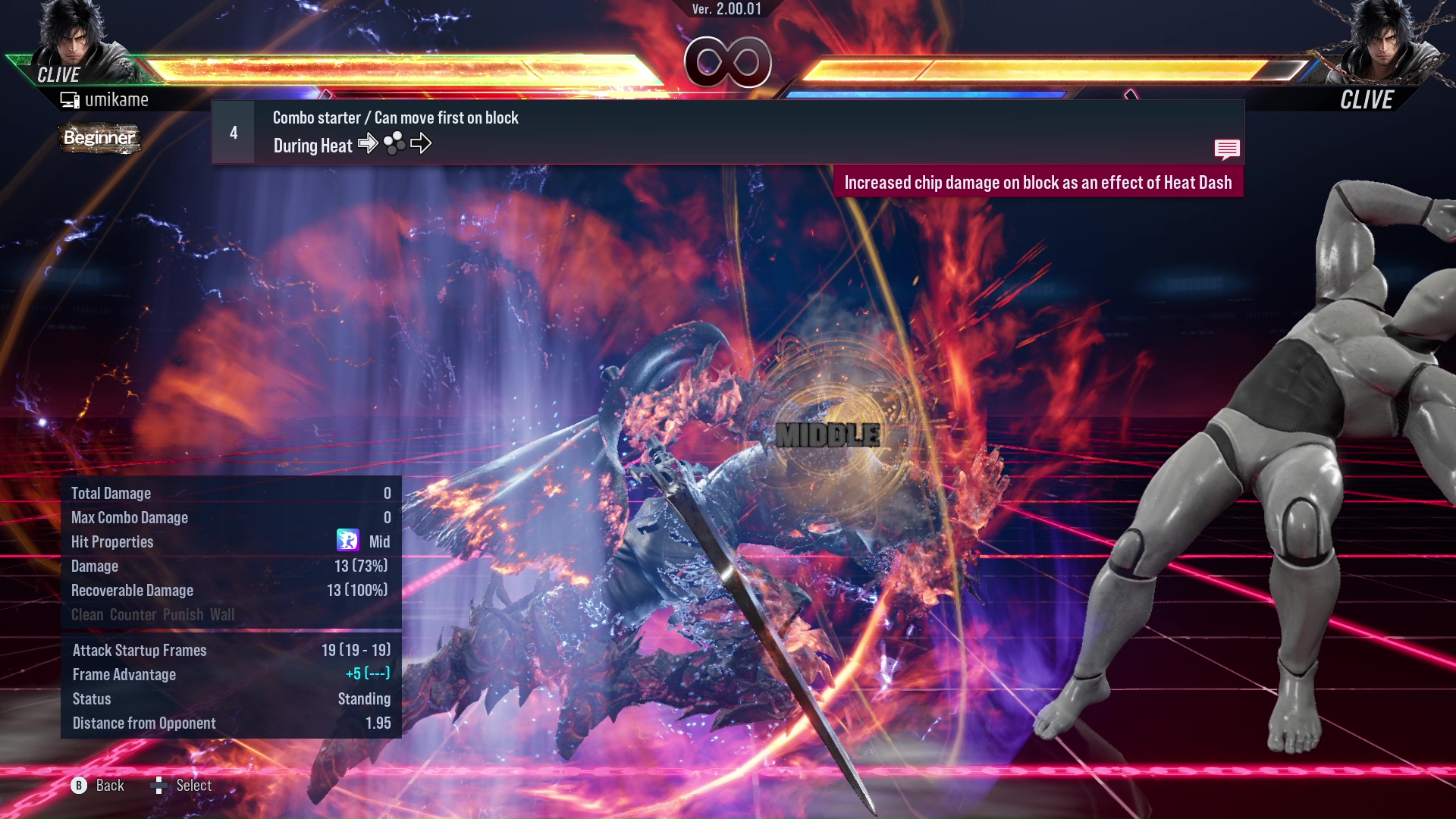
Task: Click the chat bubble icon on command row 4
Action: point(1227,149)
